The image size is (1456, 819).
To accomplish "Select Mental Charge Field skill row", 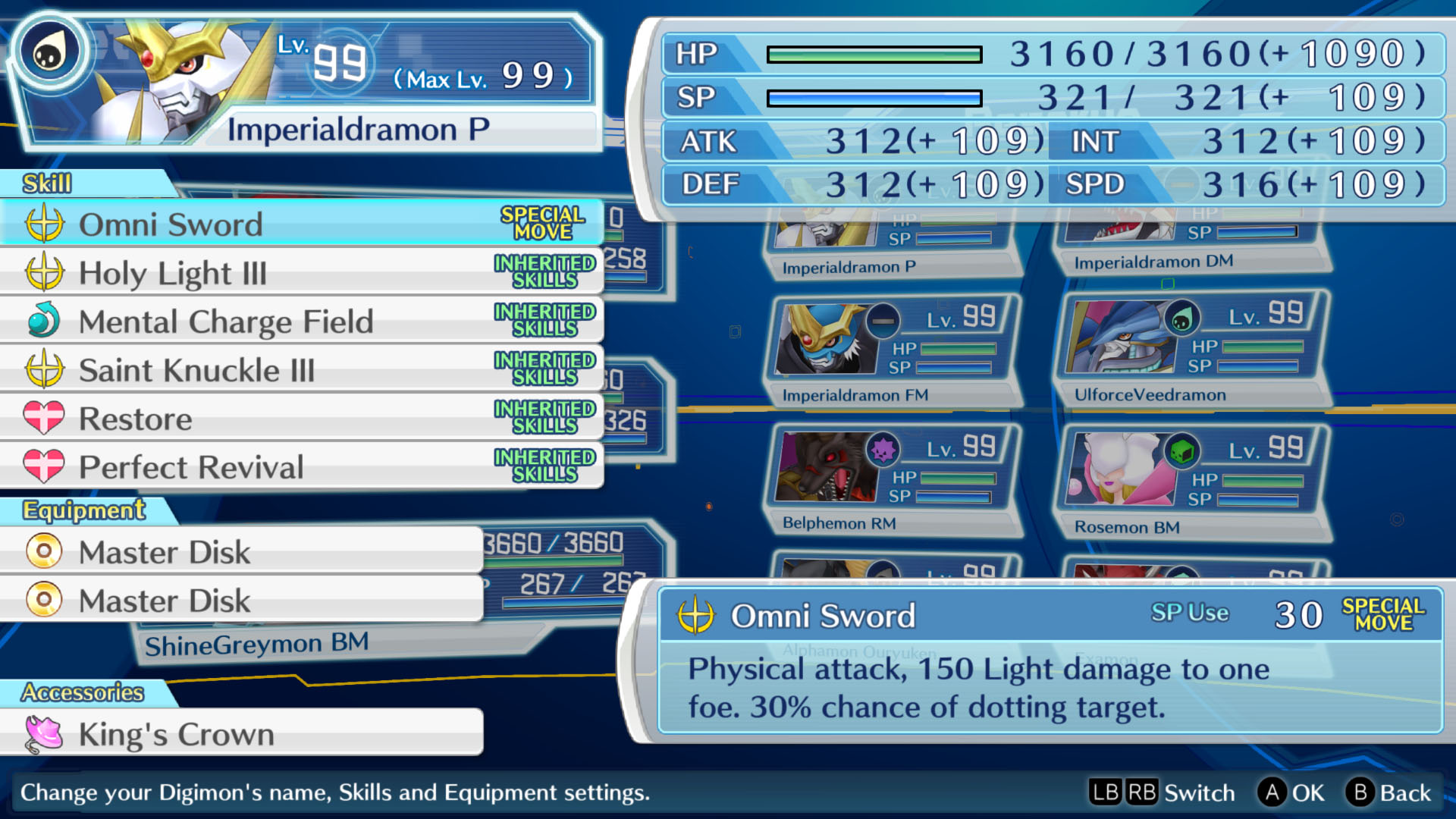I will pyautogui.click(x=302, y=321).
